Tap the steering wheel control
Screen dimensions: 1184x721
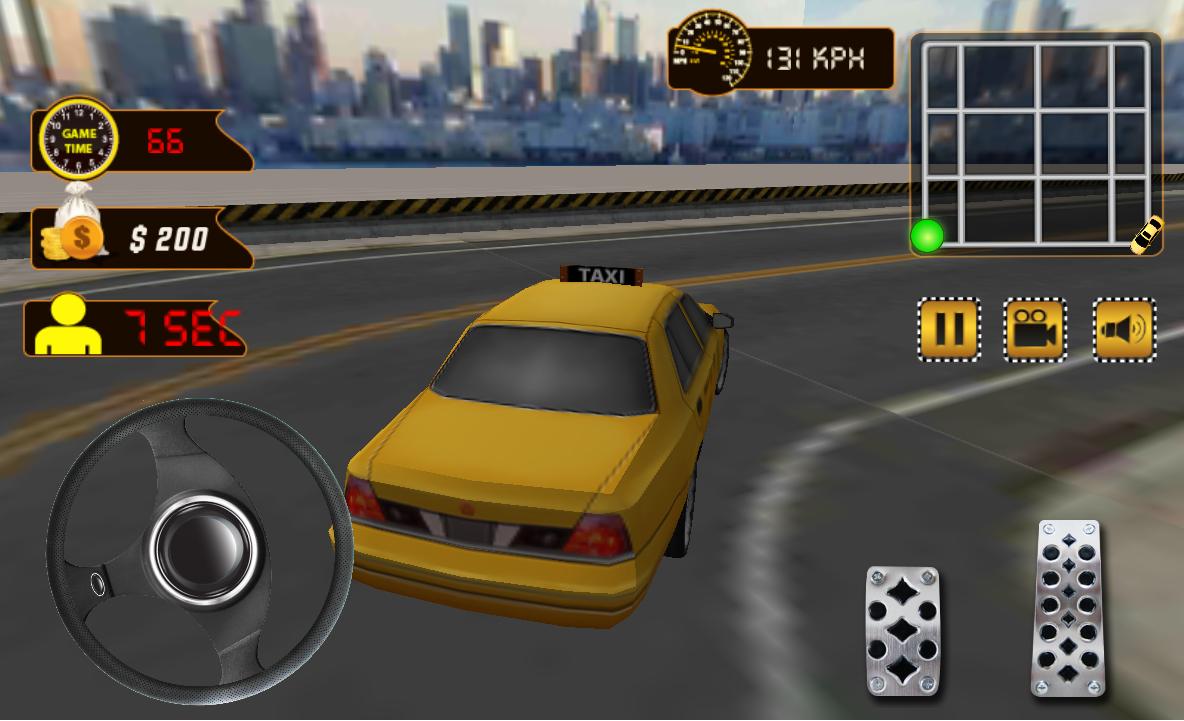click(x=199, y=550)
